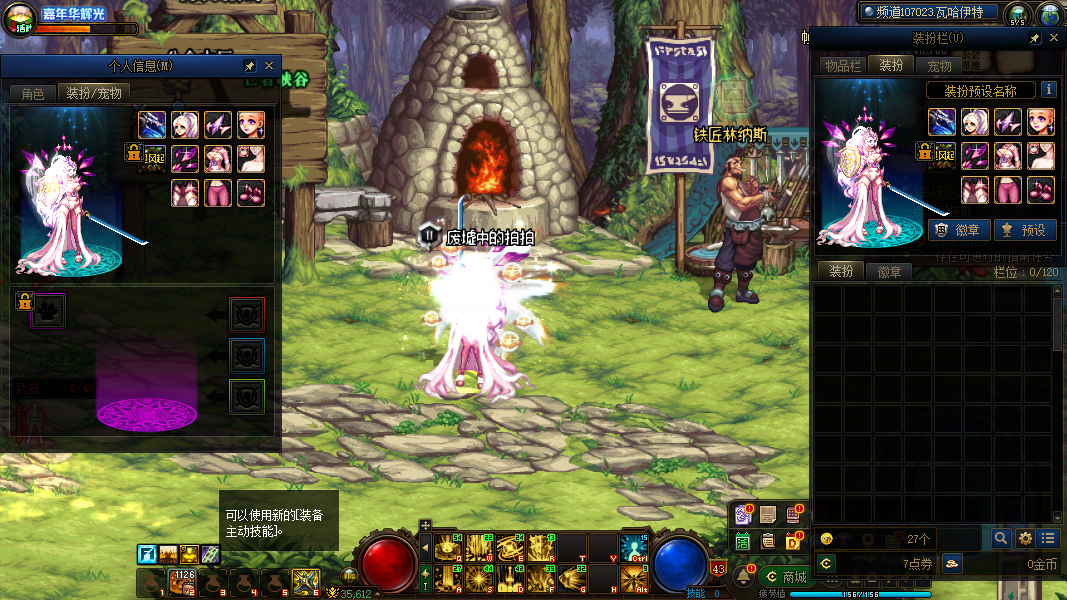1067x600 pixels.
Task: Open the 物品栏 item inventory tab
Action: click(842, 65)
